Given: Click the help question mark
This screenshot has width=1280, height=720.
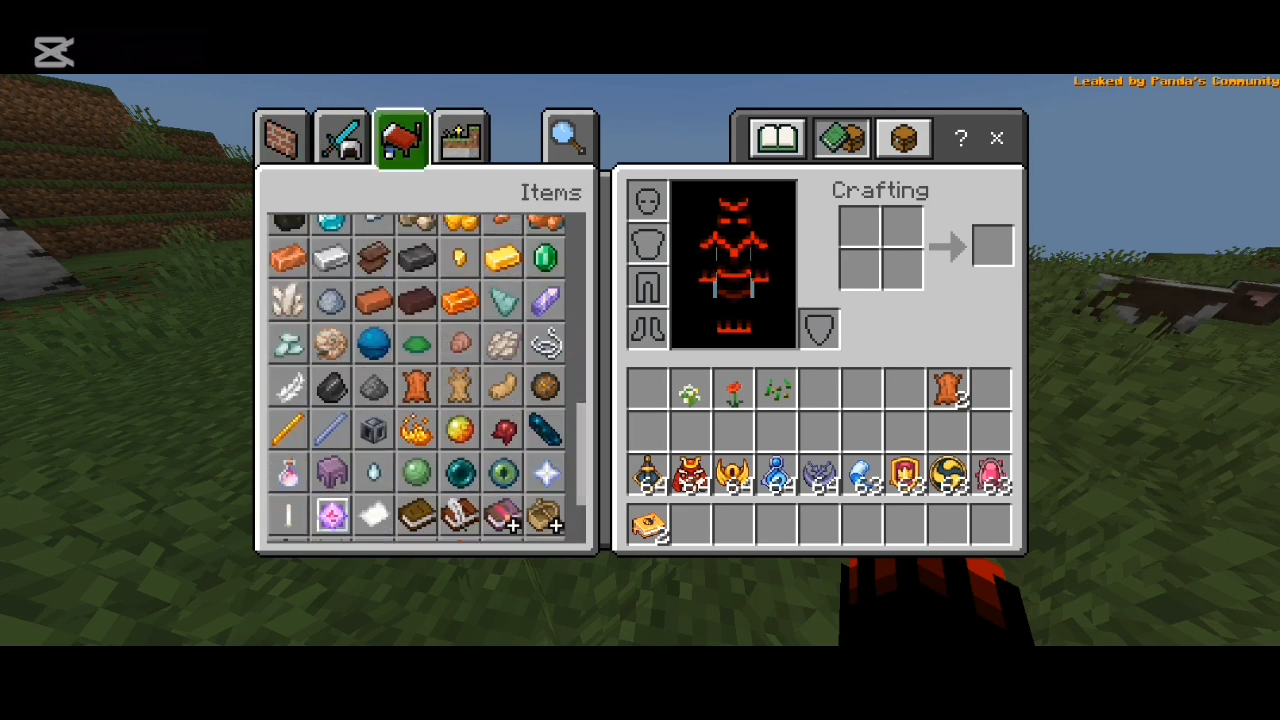Looking at the screenshot, I should (x=959, y=138).
